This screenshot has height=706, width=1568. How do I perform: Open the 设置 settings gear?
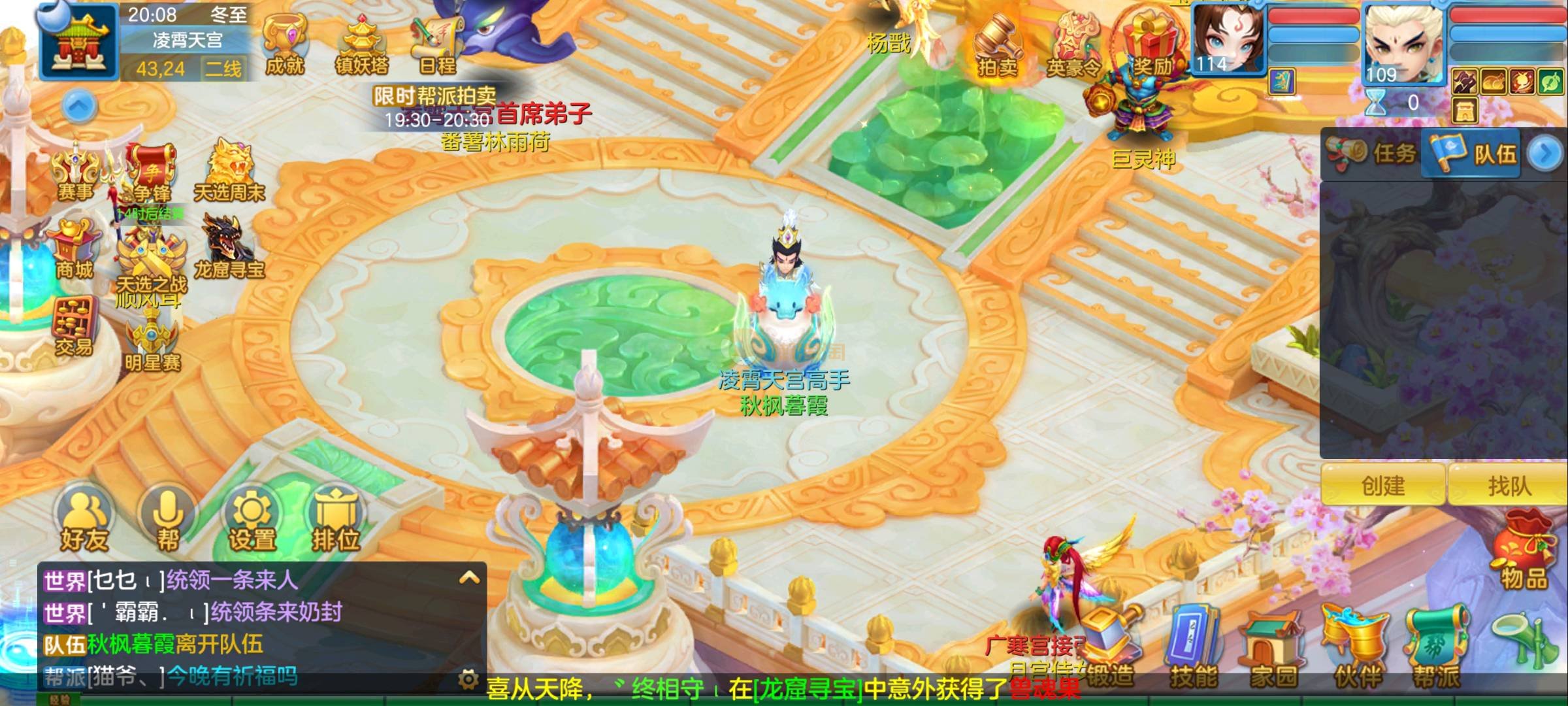(x=252, y=520)
